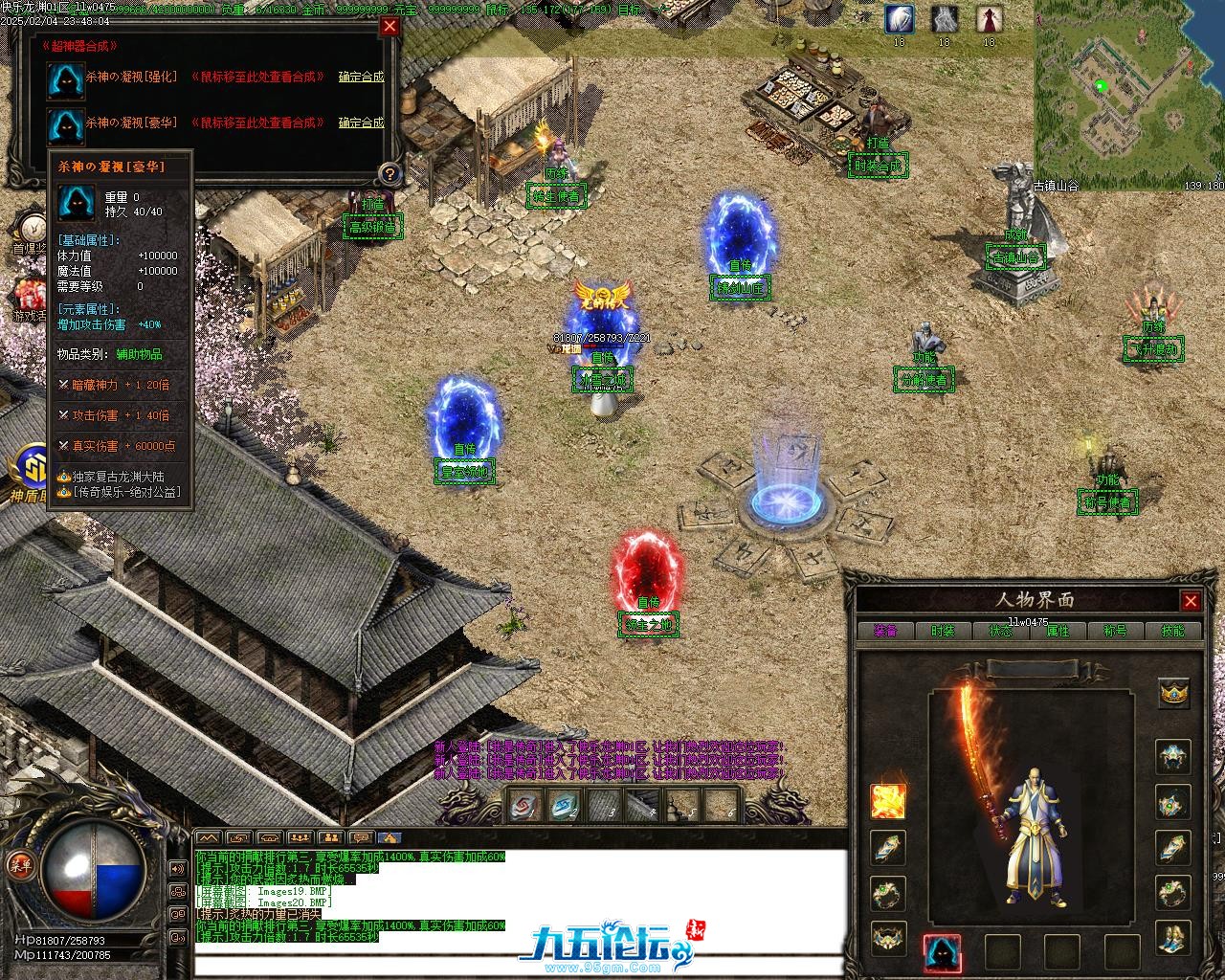This screenshot has width=1225, height=980.
Task: Choose the flaming orange equipment slot
Action: tap(888, 802)
